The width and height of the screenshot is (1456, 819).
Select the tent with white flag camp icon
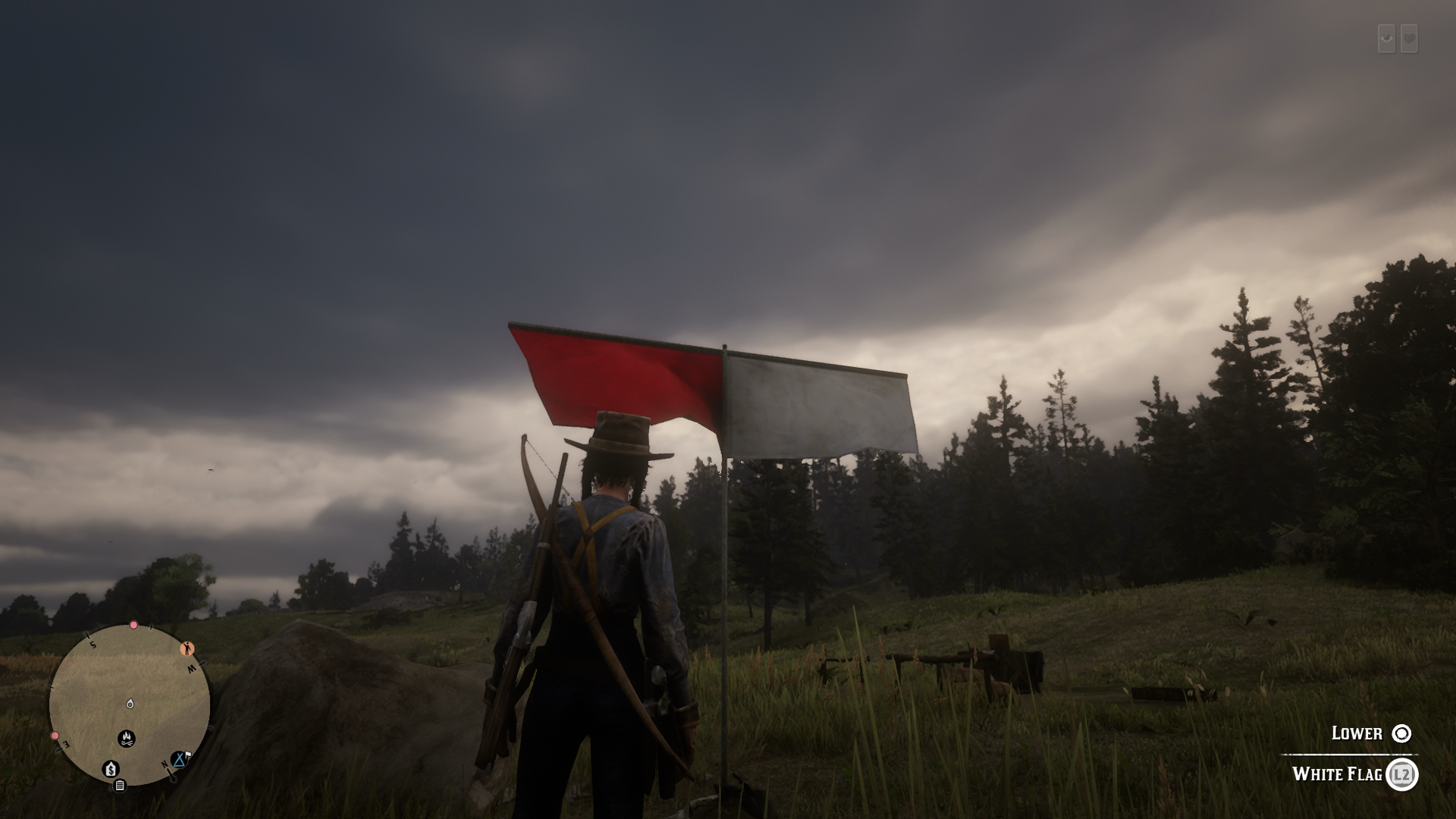pos(180,760)
